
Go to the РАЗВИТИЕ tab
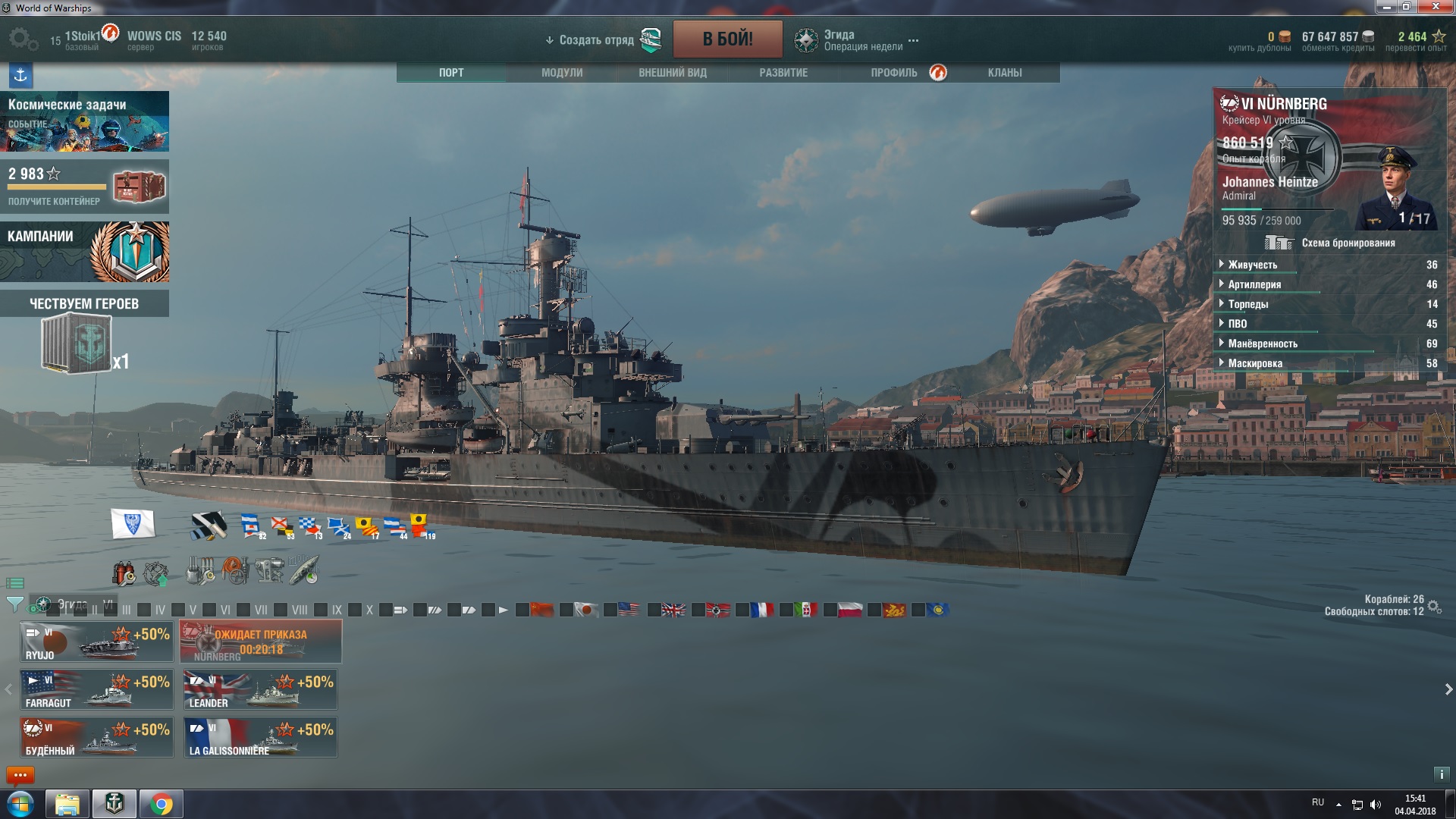tap(783, 73)
